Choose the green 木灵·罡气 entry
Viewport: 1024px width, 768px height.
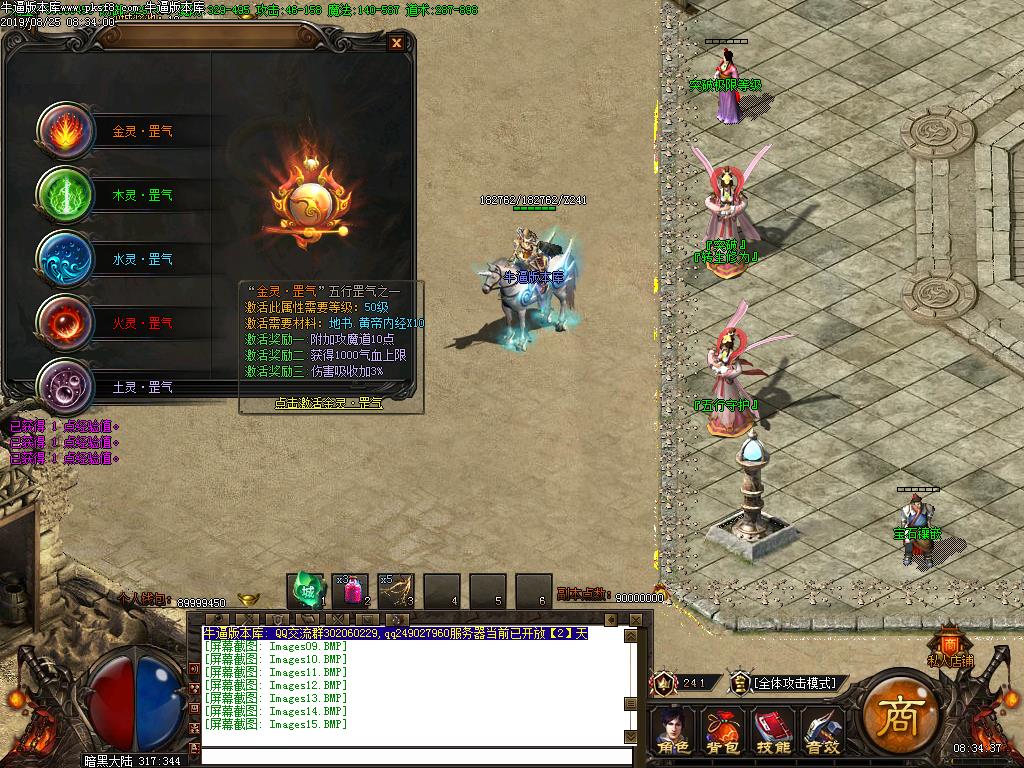[x=67, y=196]
